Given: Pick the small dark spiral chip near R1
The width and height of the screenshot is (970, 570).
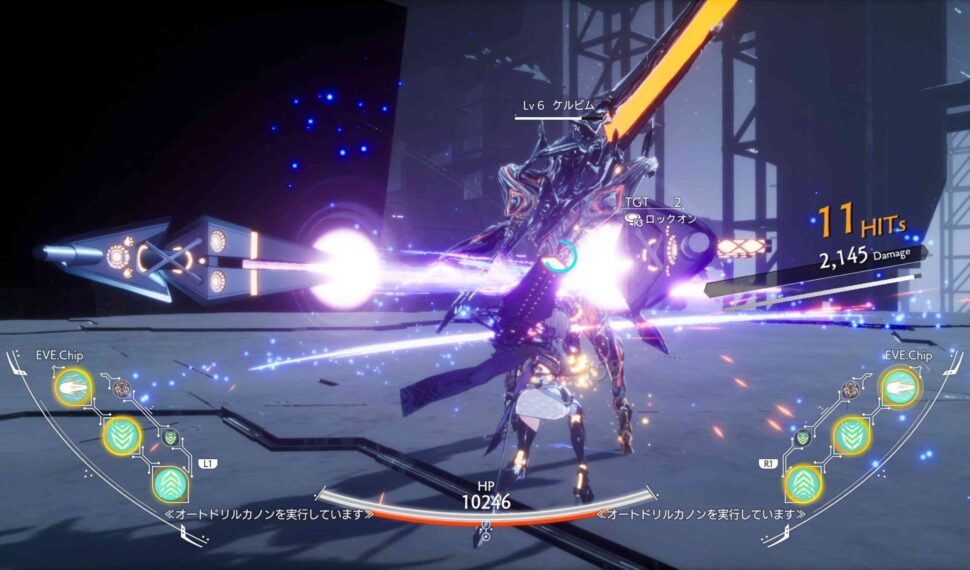Looking at the screenshot, I should point(851,389).
